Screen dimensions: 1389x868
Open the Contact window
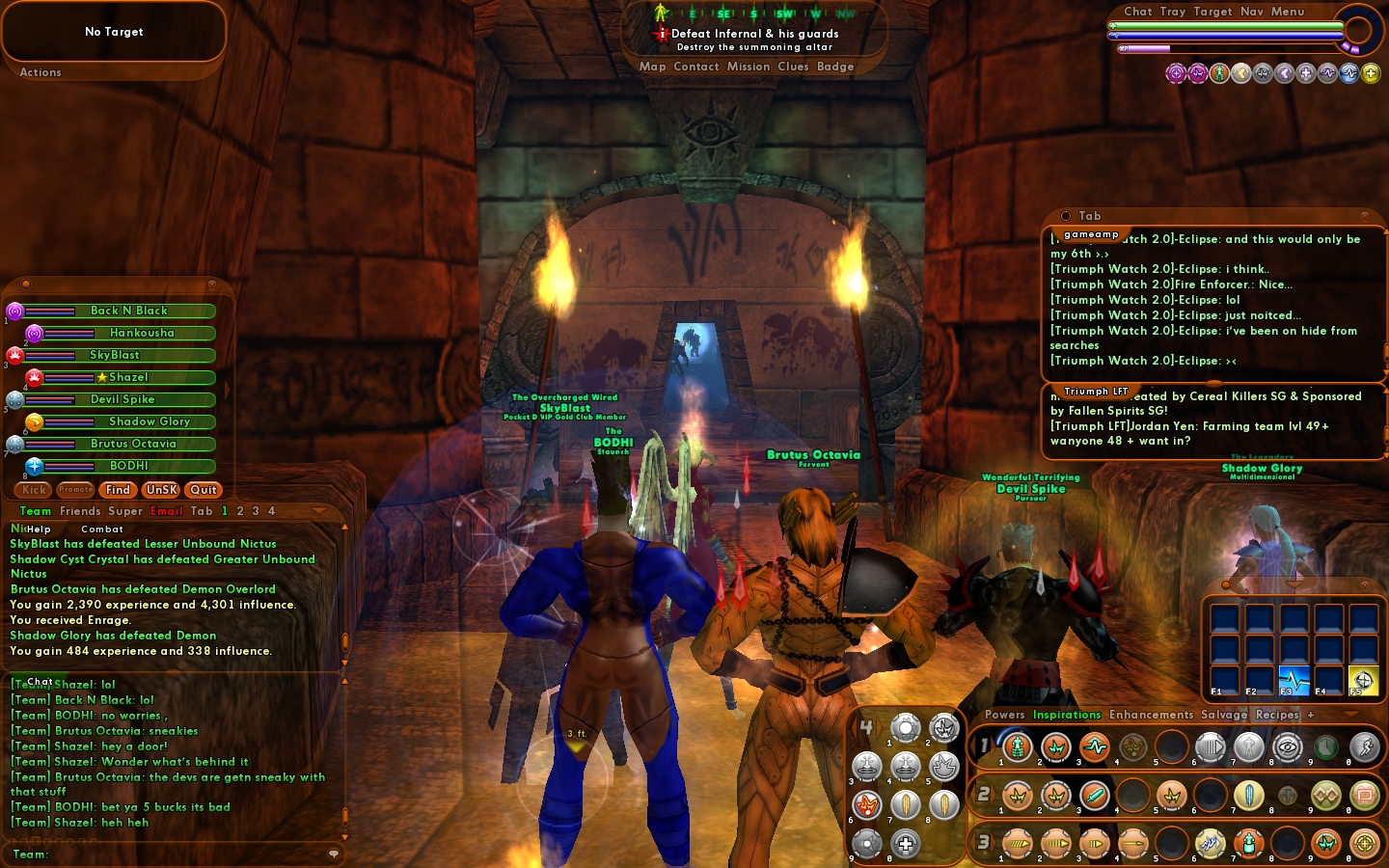pos(696,67)
